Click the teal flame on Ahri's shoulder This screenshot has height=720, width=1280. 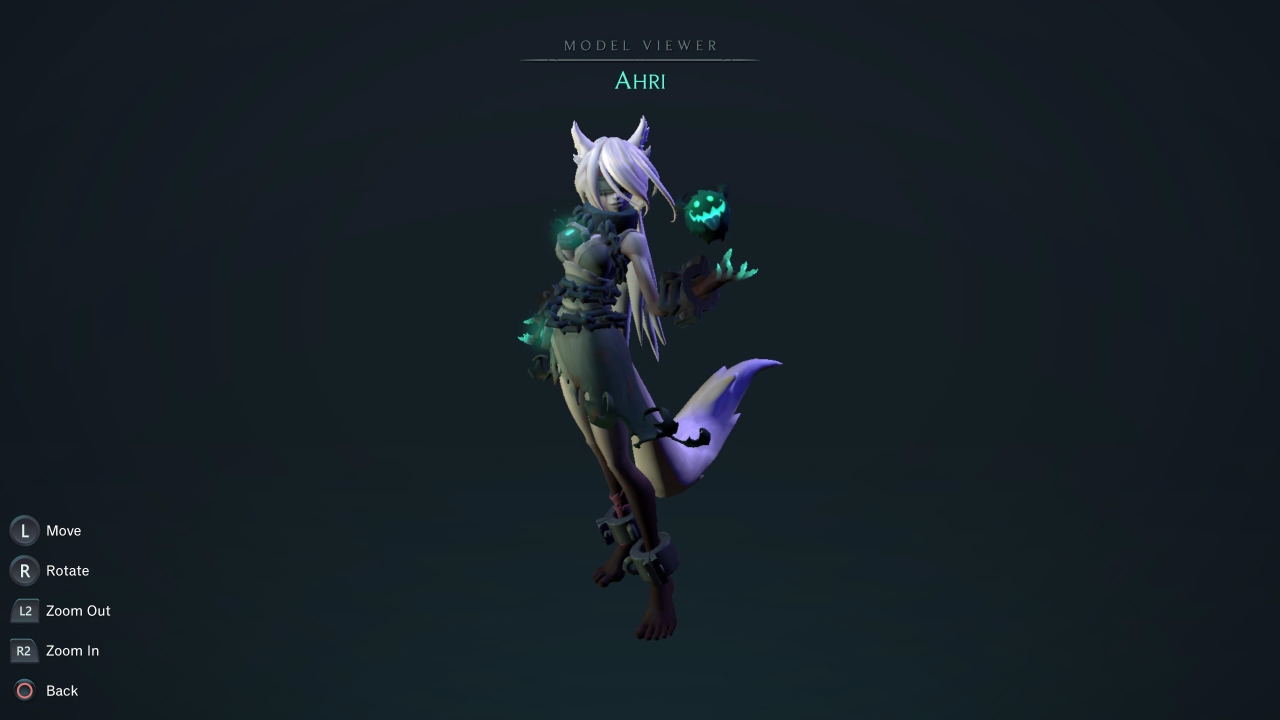click(566, 232)
